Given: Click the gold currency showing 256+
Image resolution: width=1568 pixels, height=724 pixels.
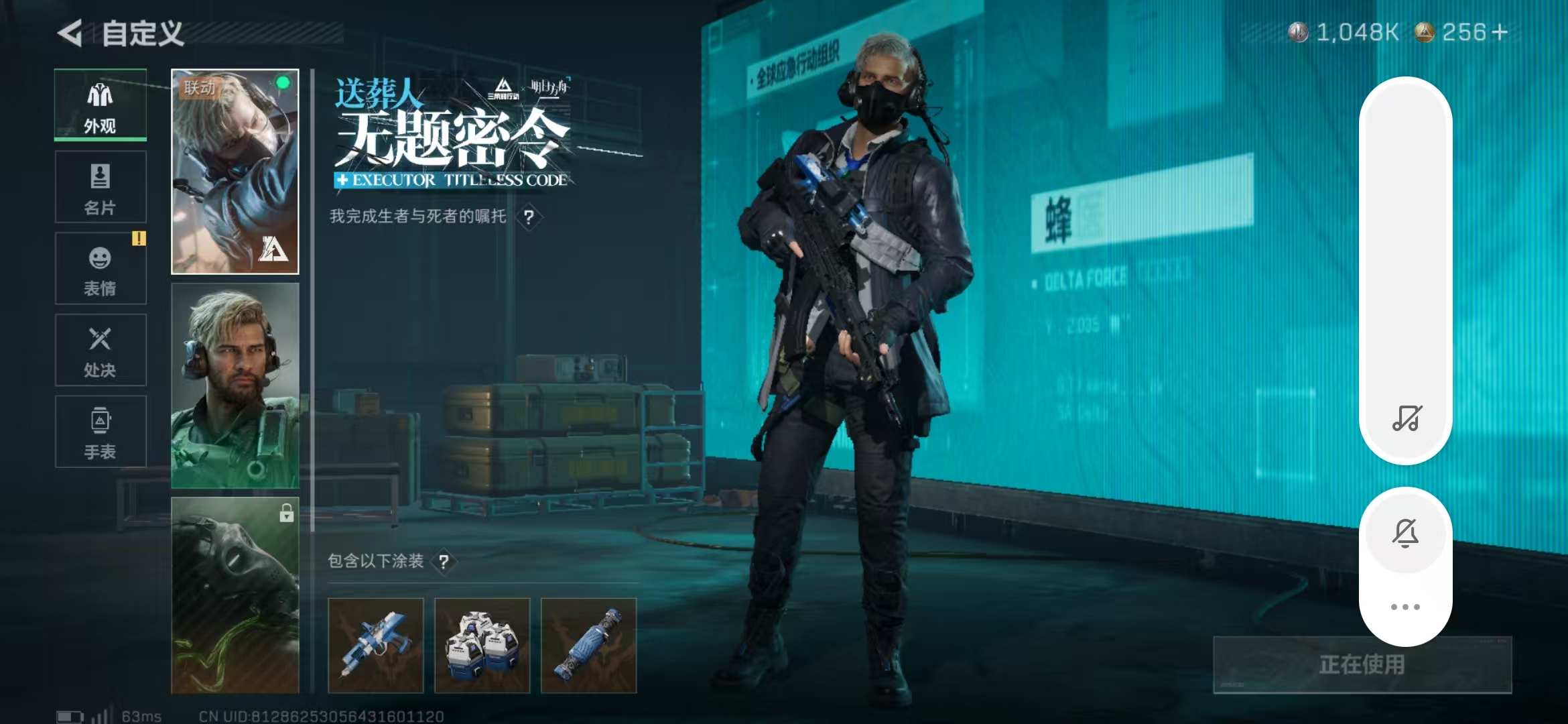Looking at the screenshot, I should pyautogui.click(x=1461, y=30).
